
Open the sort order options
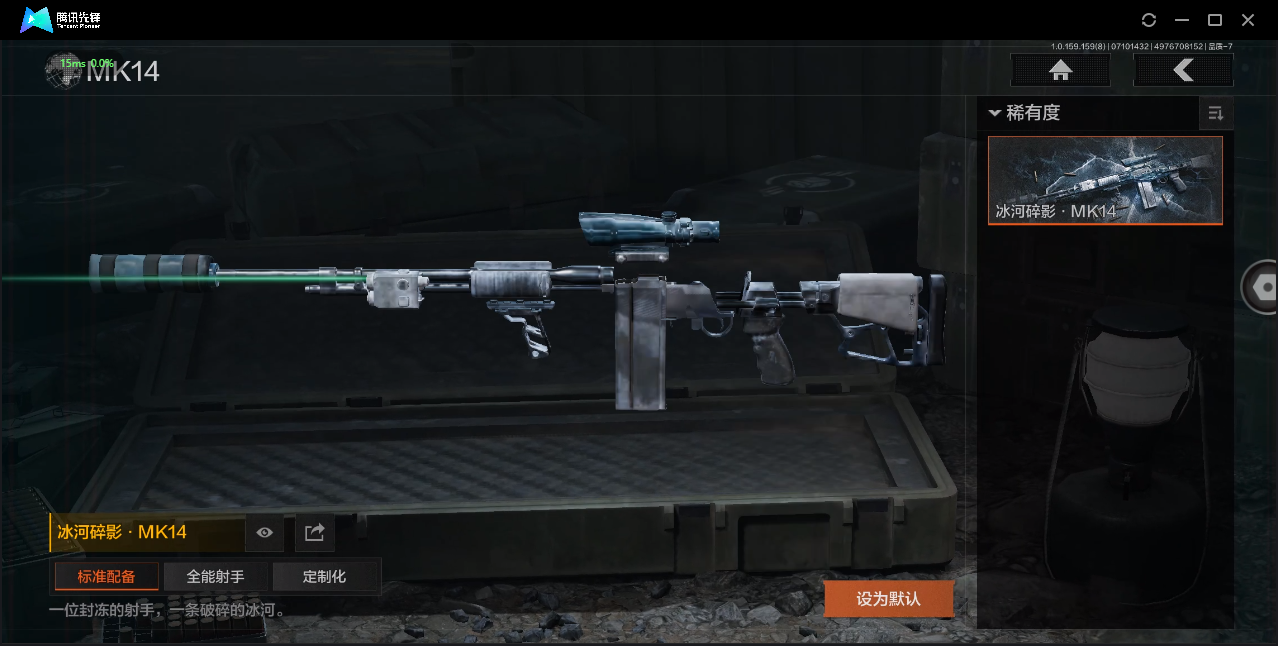[x=1216, y=114]
